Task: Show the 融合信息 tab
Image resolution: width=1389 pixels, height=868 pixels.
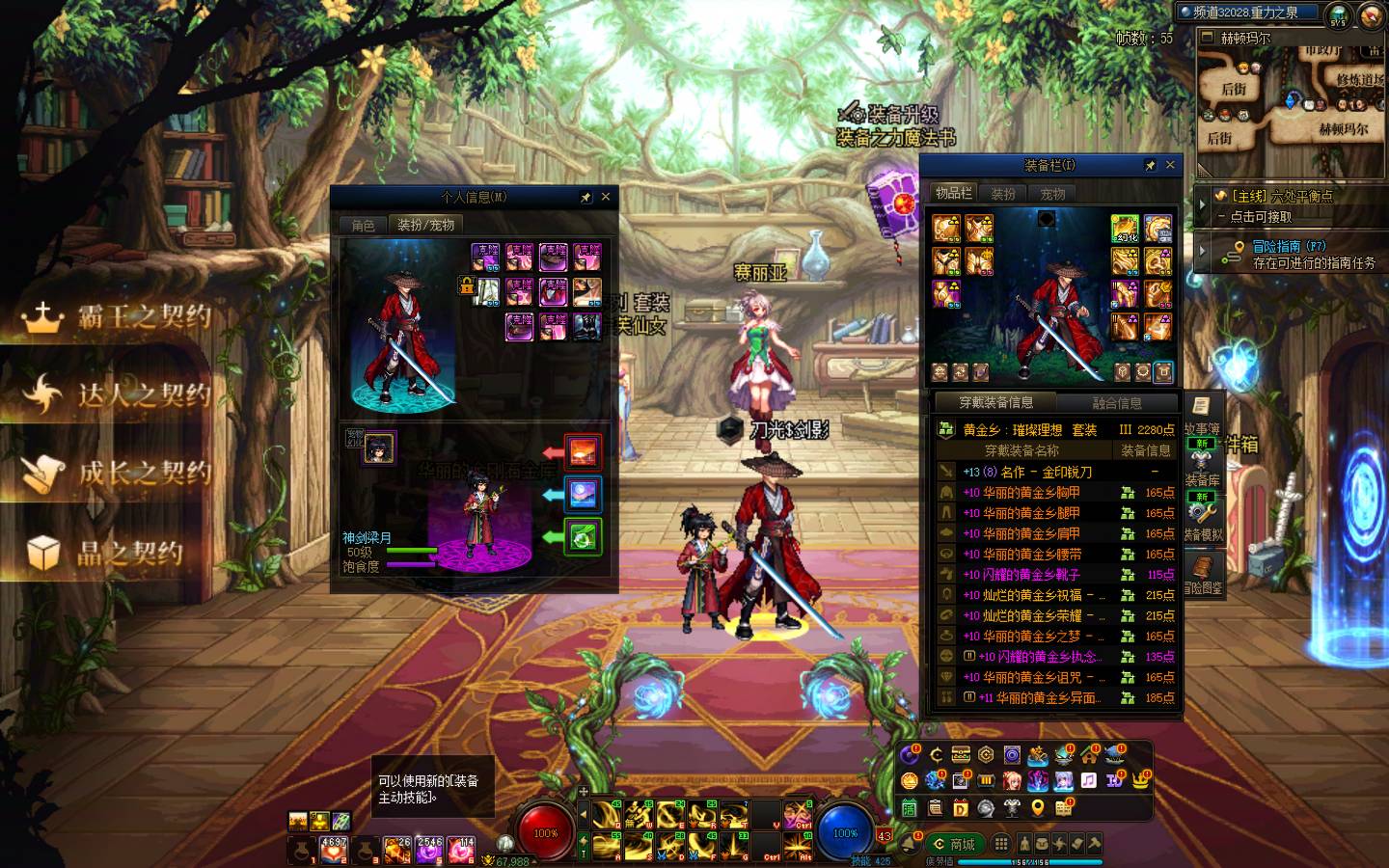Action: [1117, 403]
